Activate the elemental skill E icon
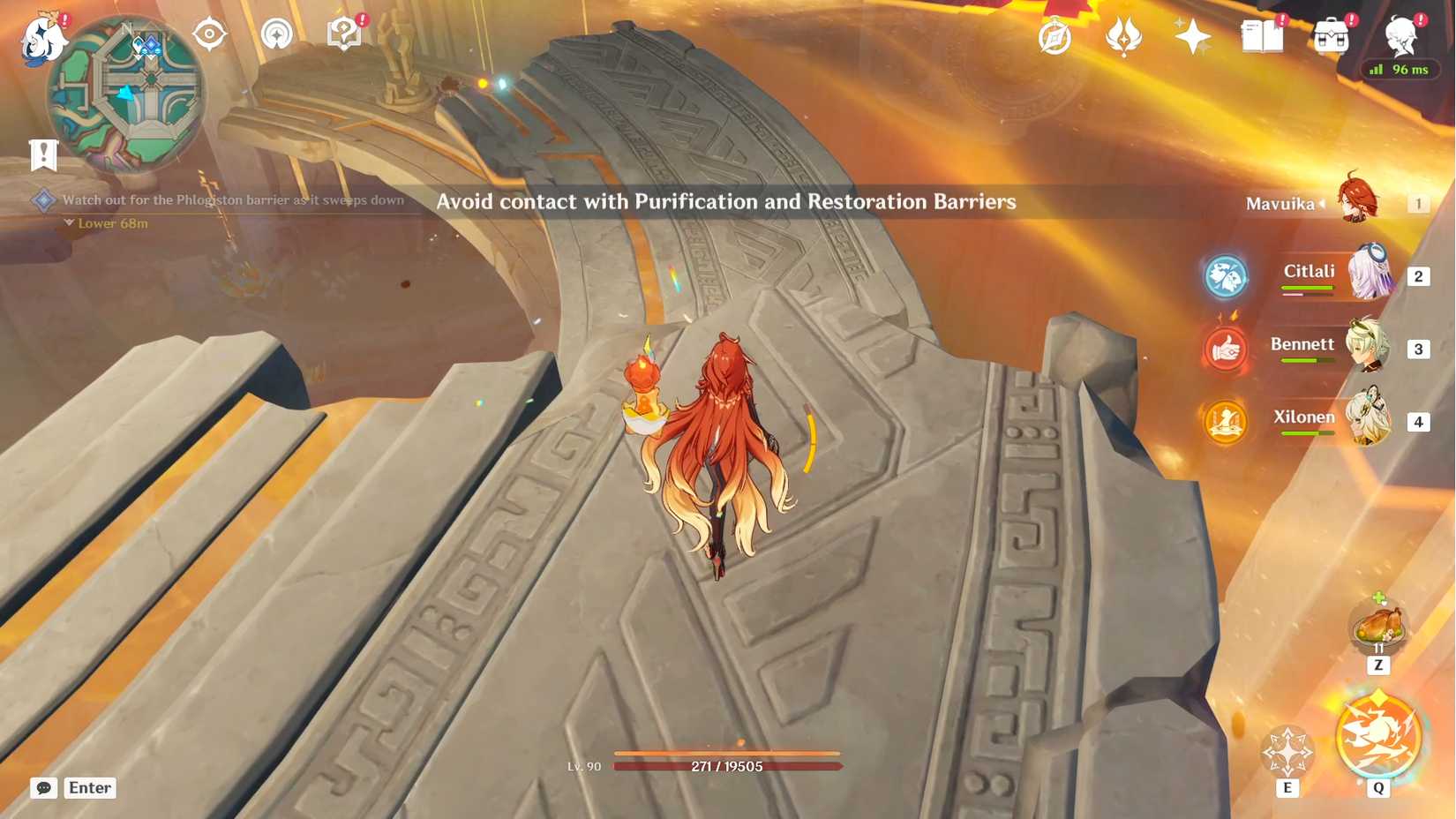 (1287, 750)
